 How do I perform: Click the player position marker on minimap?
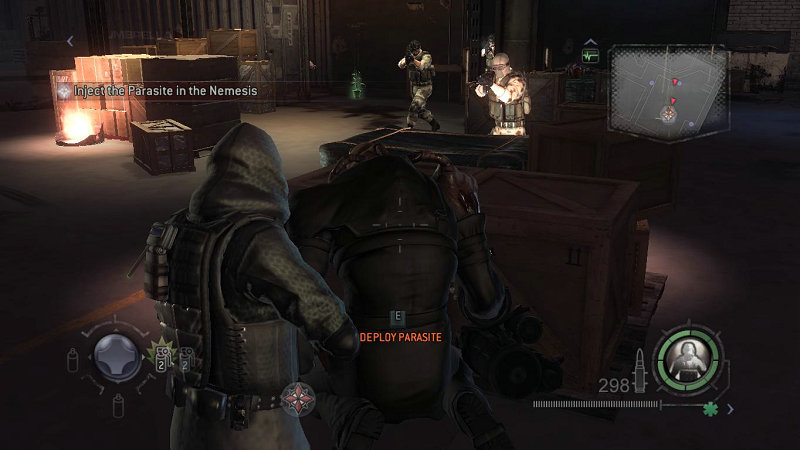click(667, 113)
